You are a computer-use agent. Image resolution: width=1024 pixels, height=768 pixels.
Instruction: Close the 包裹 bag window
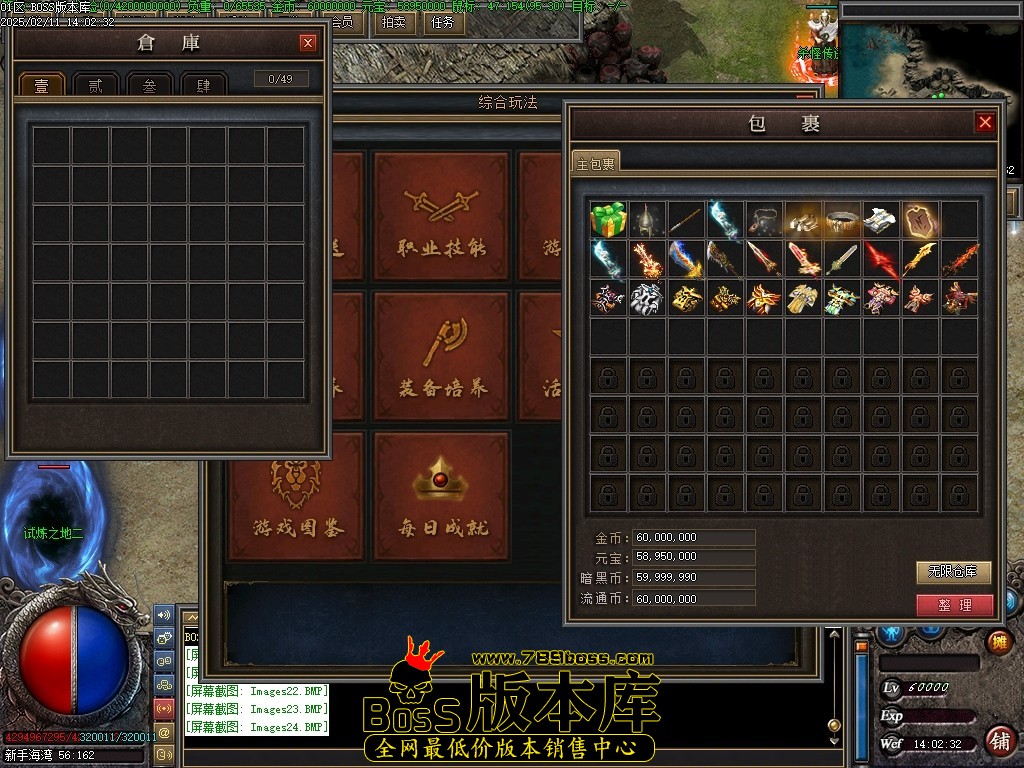tap(985, 122)
